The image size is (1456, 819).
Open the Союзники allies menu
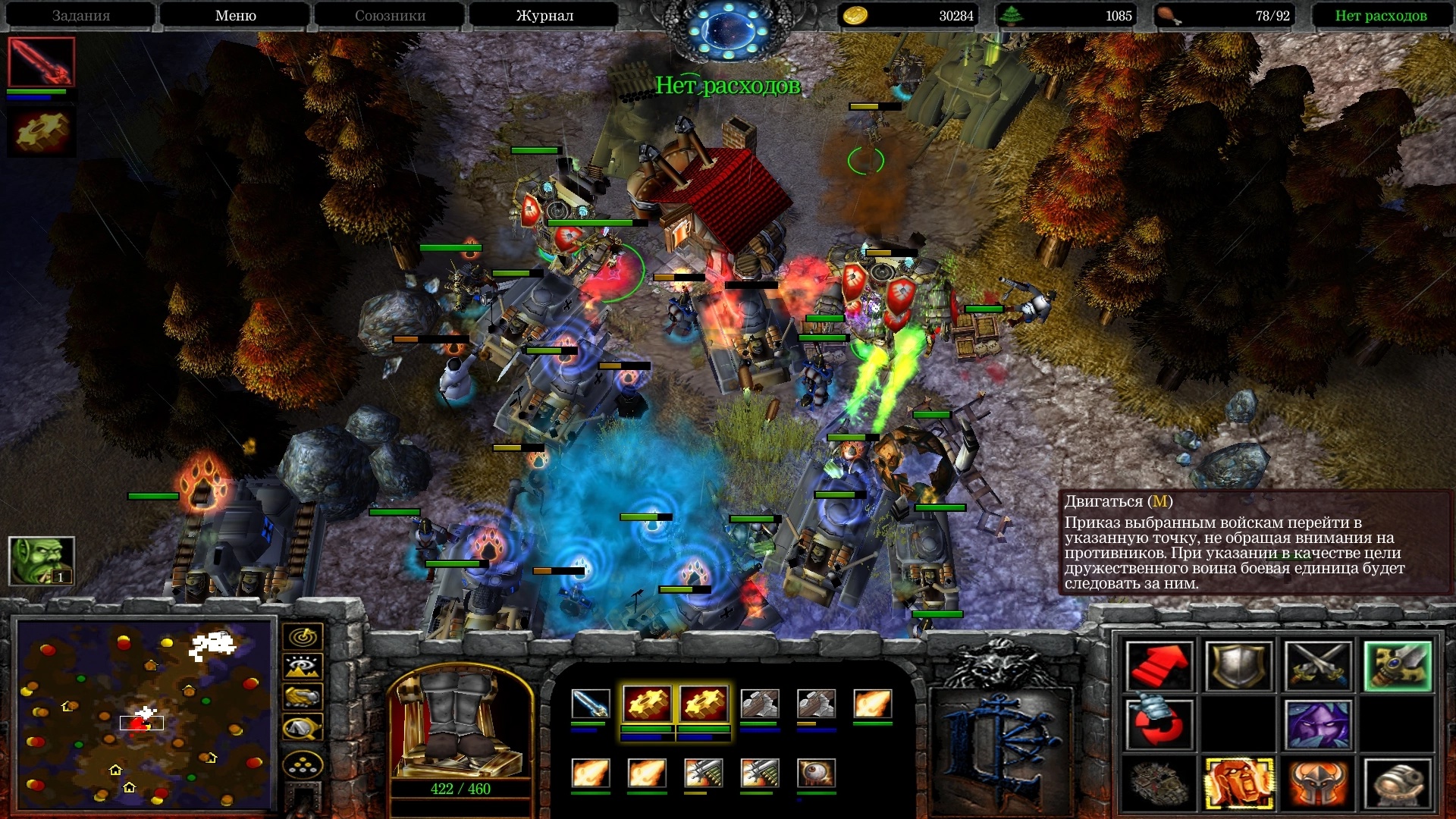pyautogui.click(x=390, y=15)
